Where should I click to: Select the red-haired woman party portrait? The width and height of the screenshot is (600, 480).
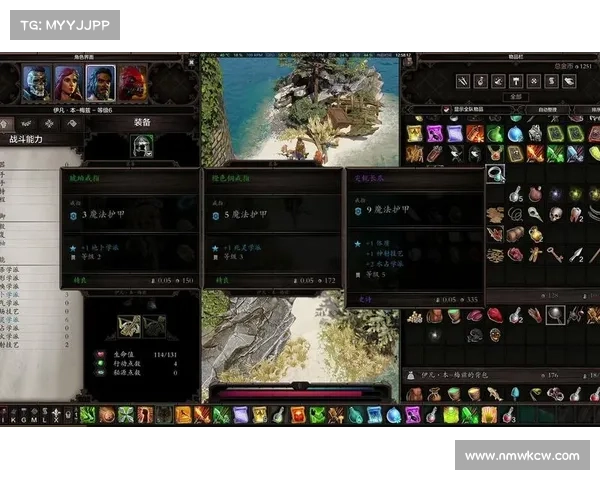point(68,82)
